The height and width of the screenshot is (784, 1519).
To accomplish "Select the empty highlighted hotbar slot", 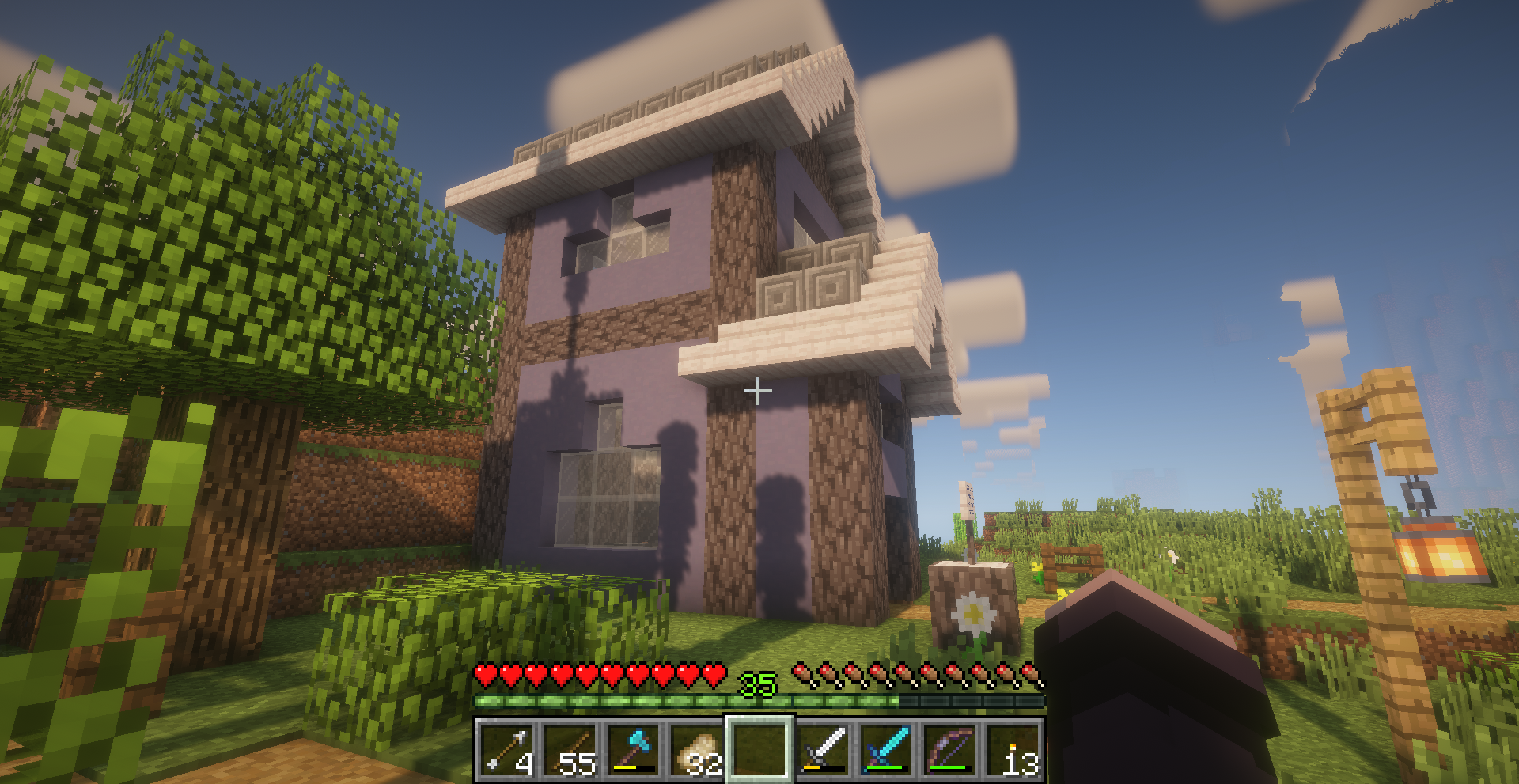I will [759, 750].
